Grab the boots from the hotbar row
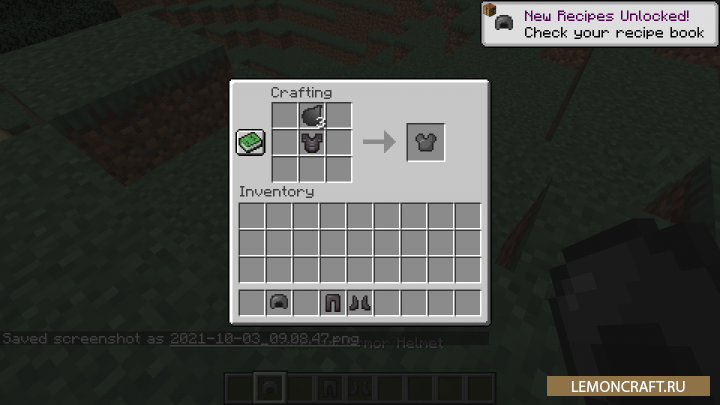Screen dimensions: 720x405 point(360,302)
